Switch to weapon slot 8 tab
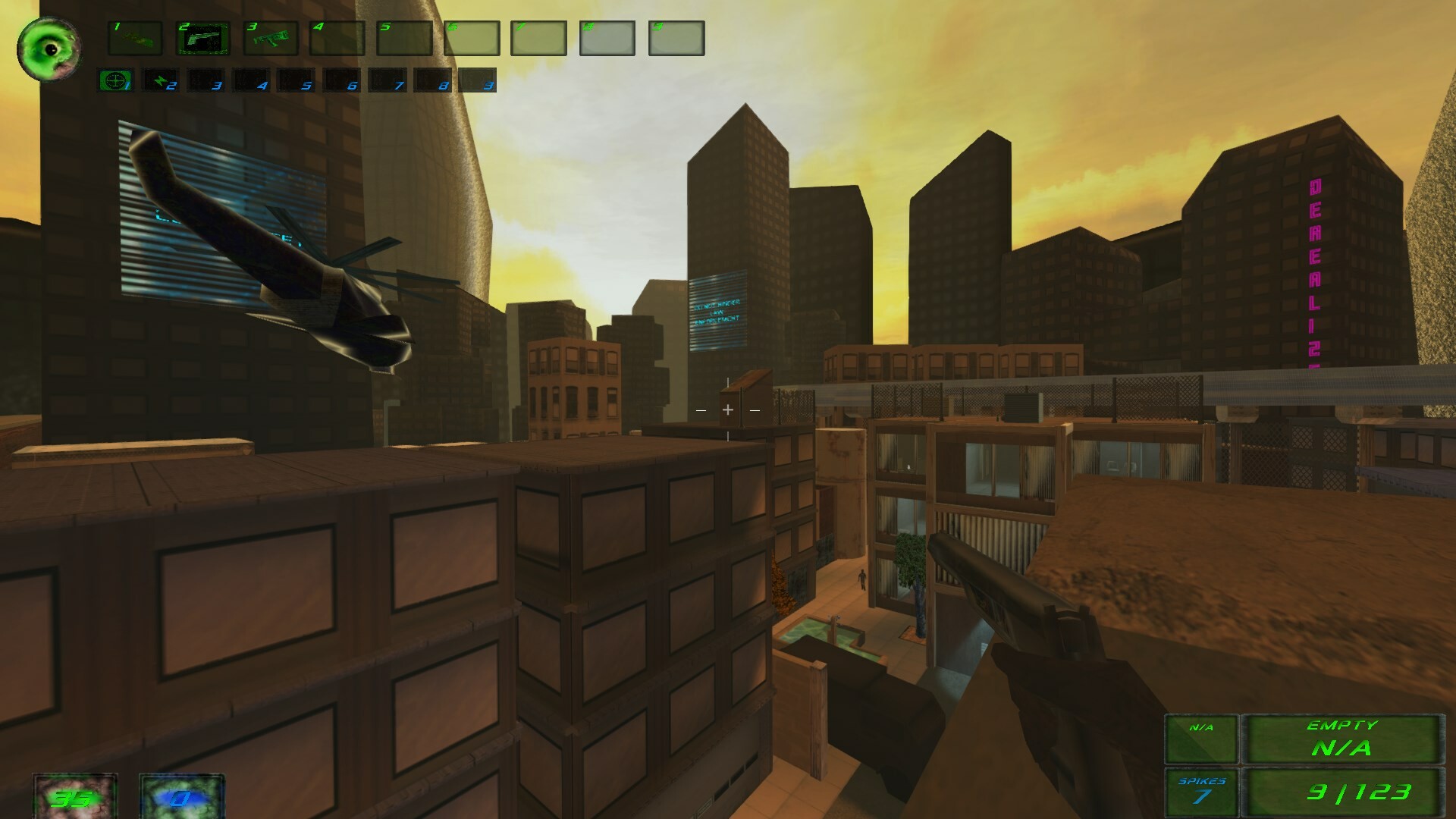 [607, 39]
